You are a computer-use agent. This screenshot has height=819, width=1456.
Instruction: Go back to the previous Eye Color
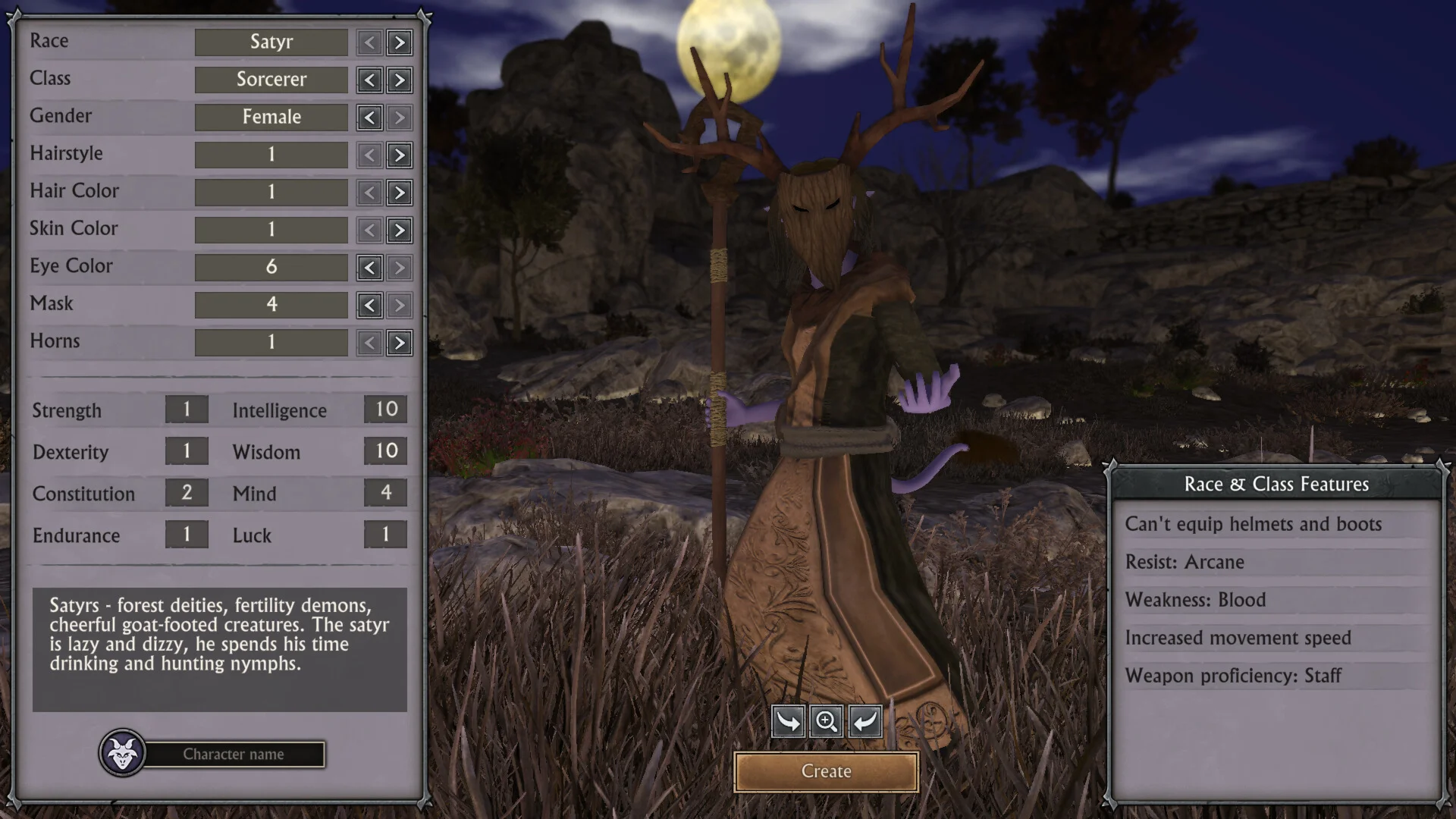369,268
